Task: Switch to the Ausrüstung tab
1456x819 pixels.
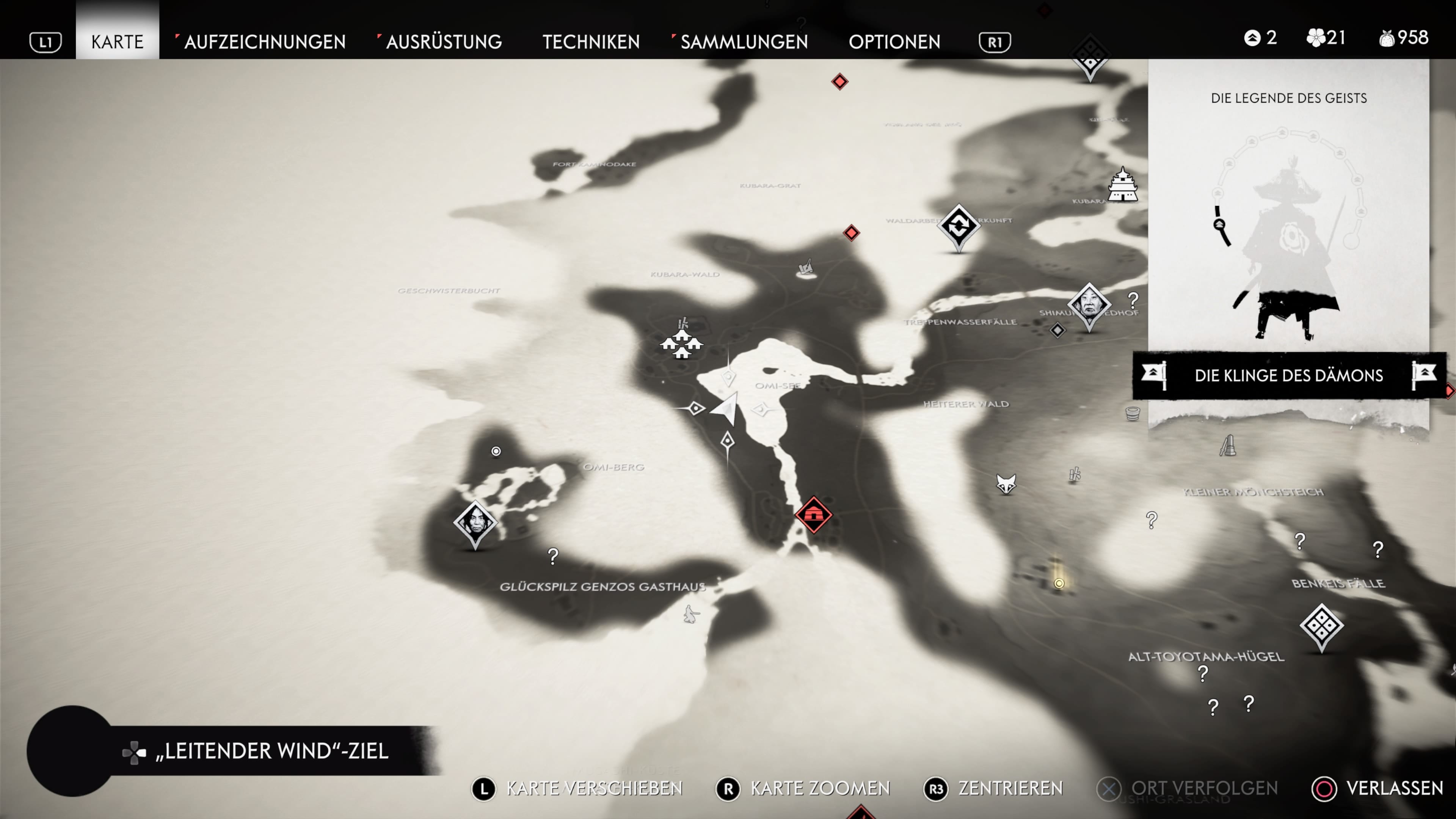Action: coord(444,41)
